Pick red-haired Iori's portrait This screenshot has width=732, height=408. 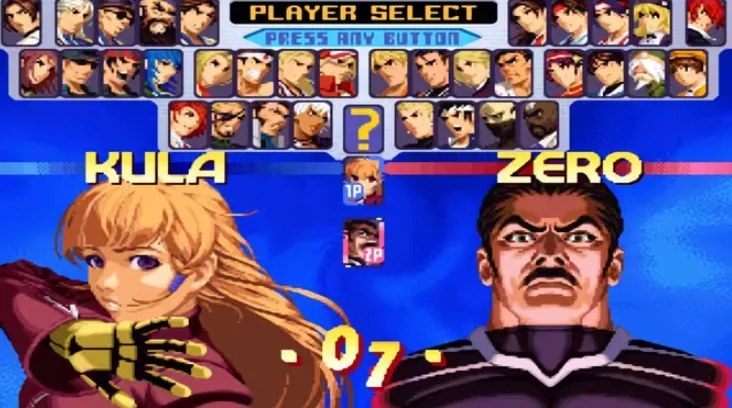coord(706,21)
